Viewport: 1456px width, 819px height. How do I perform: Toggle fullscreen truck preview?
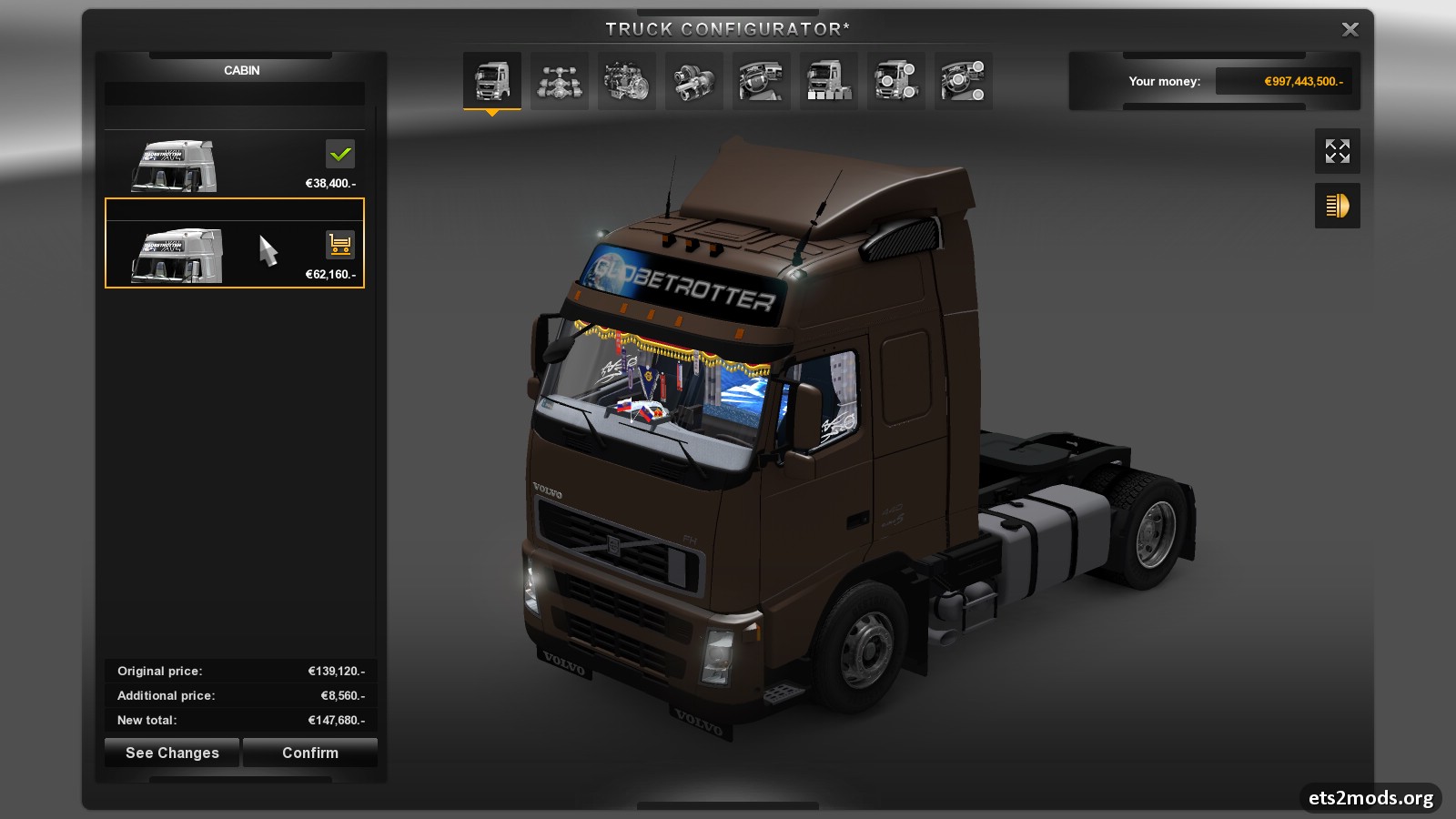[x=1337, y=151]
